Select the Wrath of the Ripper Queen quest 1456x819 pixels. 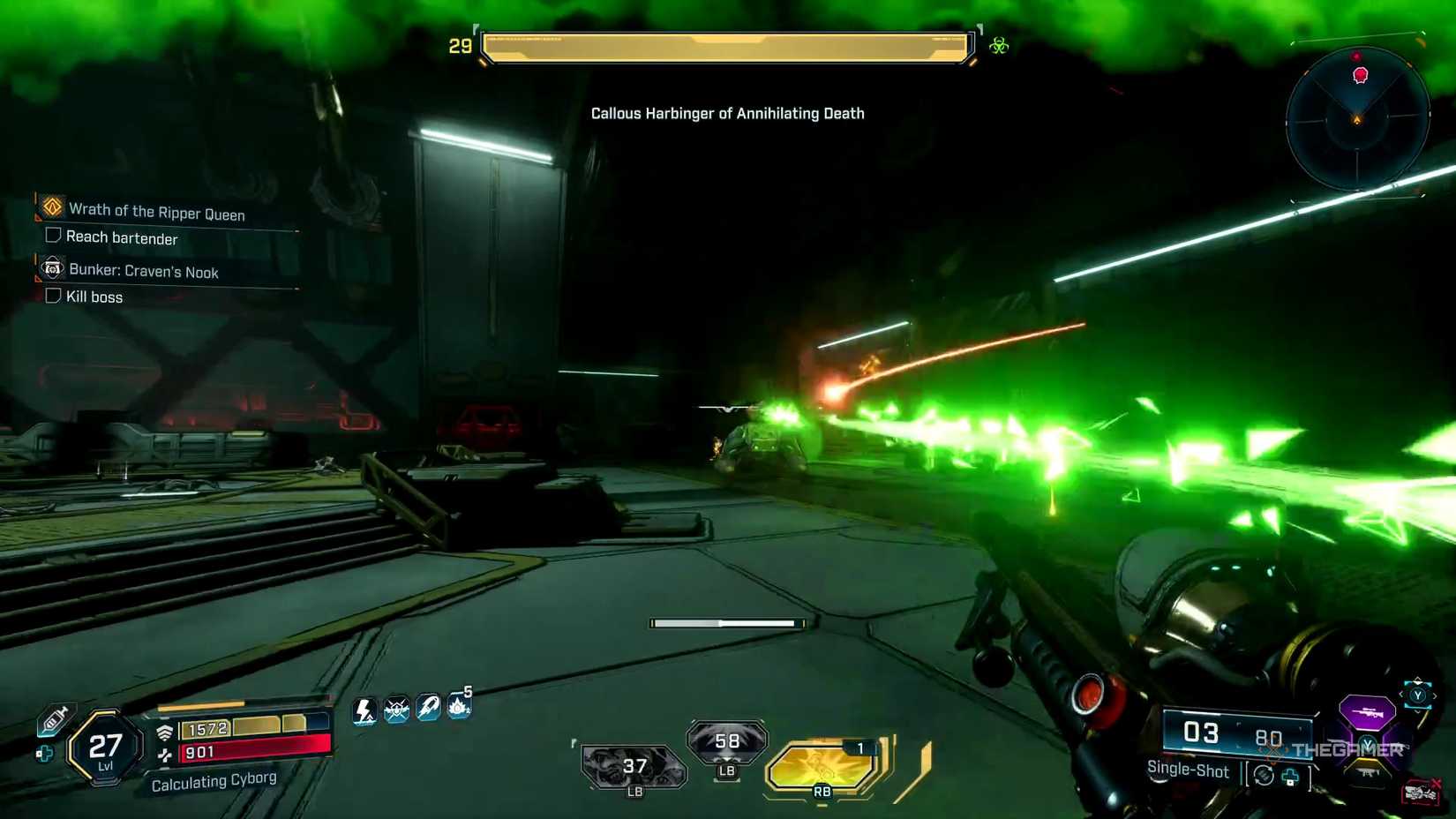click(156, 212)
